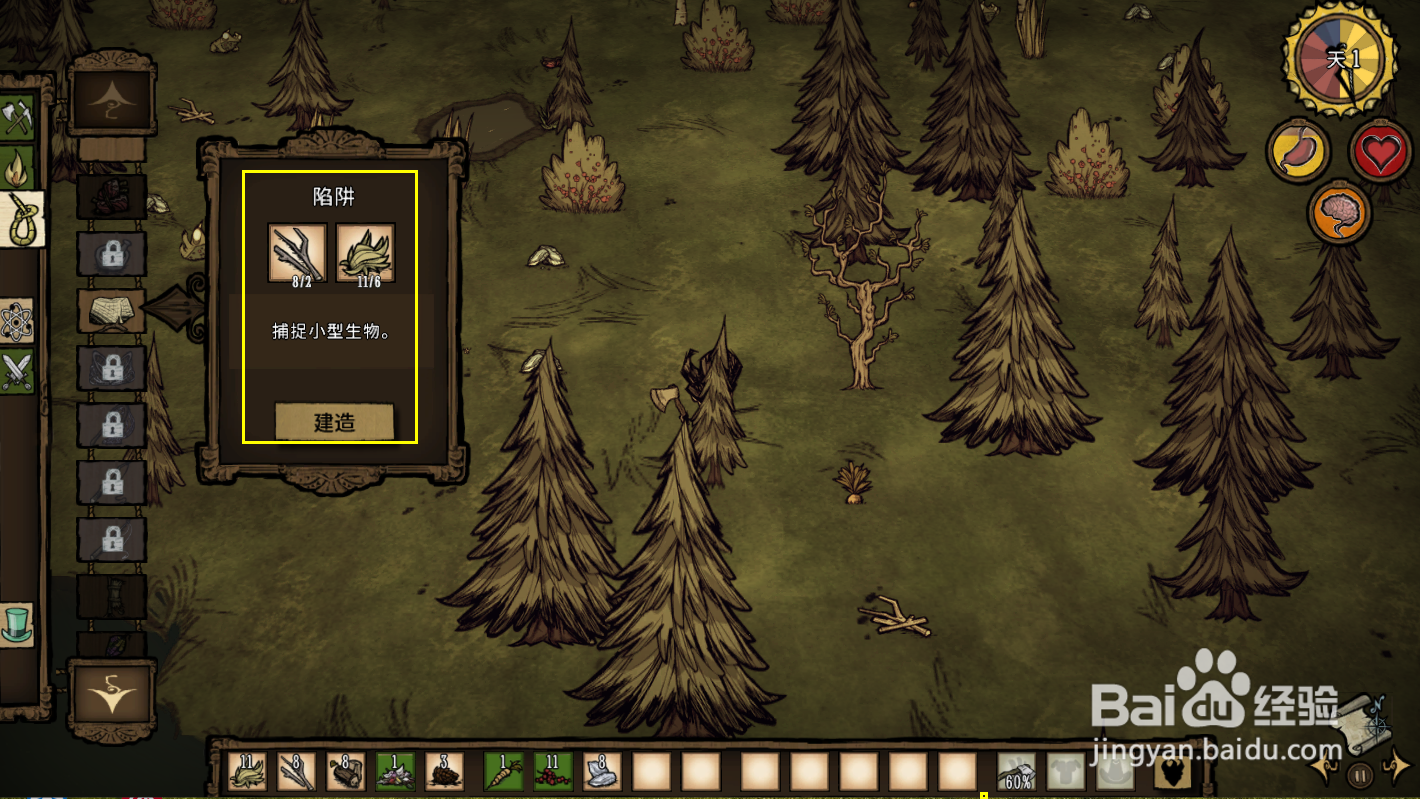
Task: Select the Science atom crafting tab
Action: [x=17, y=320]
